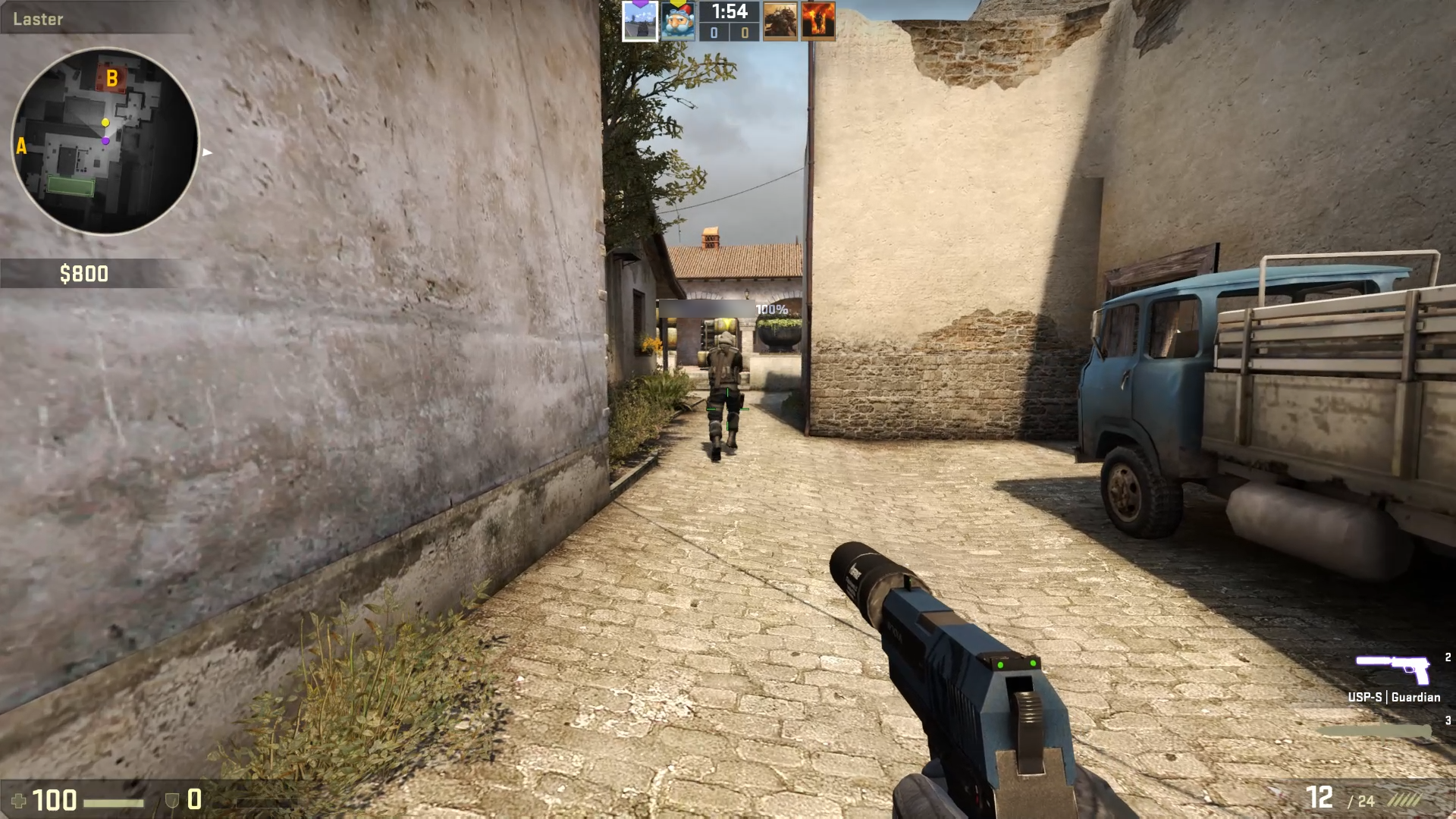The width and height of the screenshot is (1456, 819).
Task: Select the horned monster enemy avatar
Action: [x=780, y=21]
